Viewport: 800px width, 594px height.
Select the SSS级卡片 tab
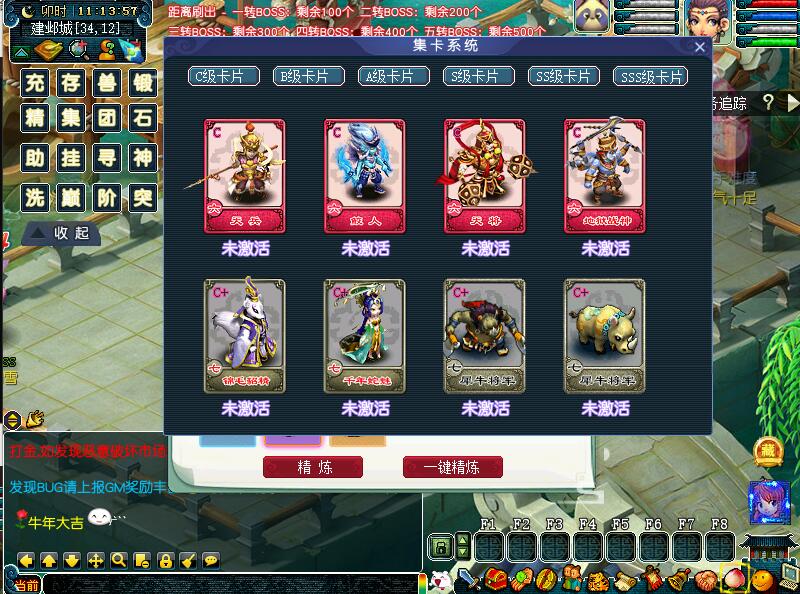[x=650, y=76]
